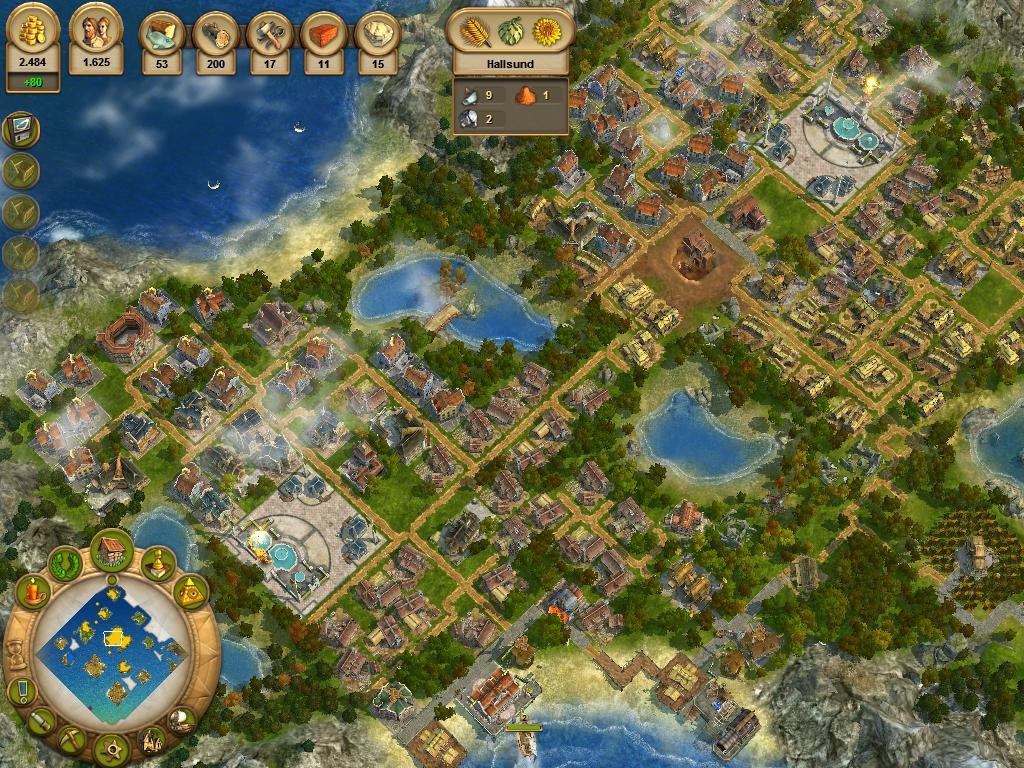The image size is (1024, 768).
Task: Select the tools hammer resource icon
Action: (x=269, y=34)
